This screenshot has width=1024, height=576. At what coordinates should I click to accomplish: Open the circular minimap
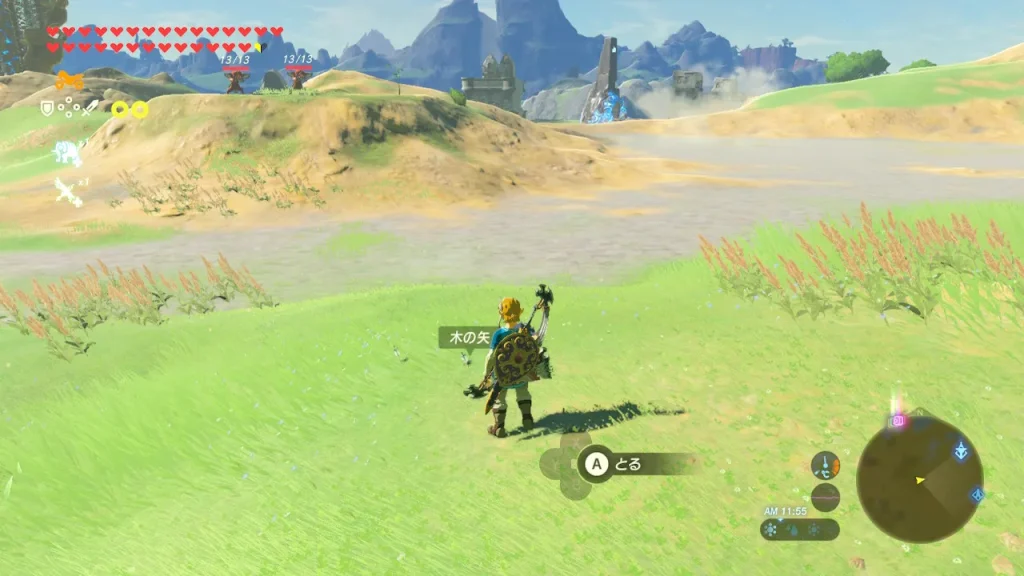(x=919, y=479)
